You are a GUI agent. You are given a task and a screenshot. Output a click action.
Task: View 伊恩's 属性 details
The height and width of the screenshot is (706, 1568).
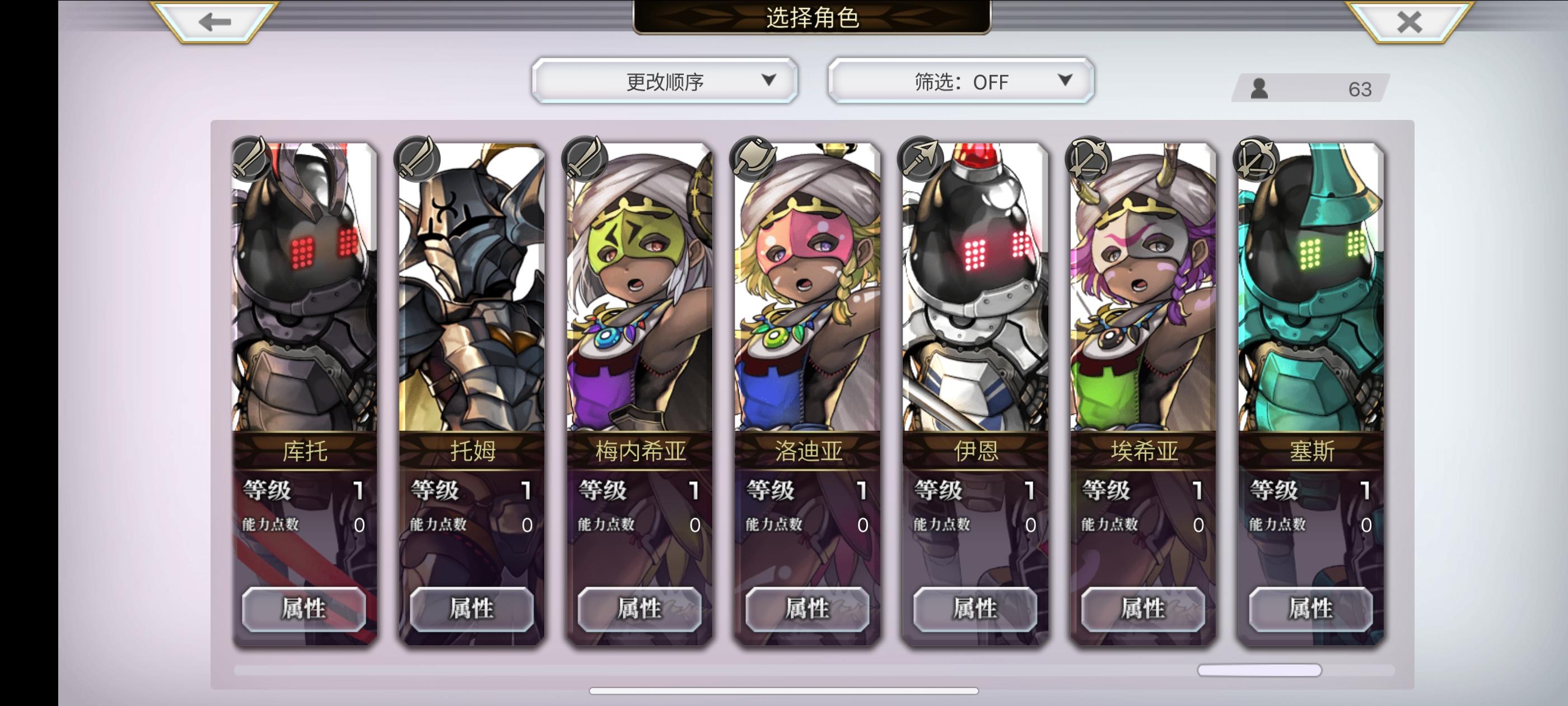(x=975, y=610)
